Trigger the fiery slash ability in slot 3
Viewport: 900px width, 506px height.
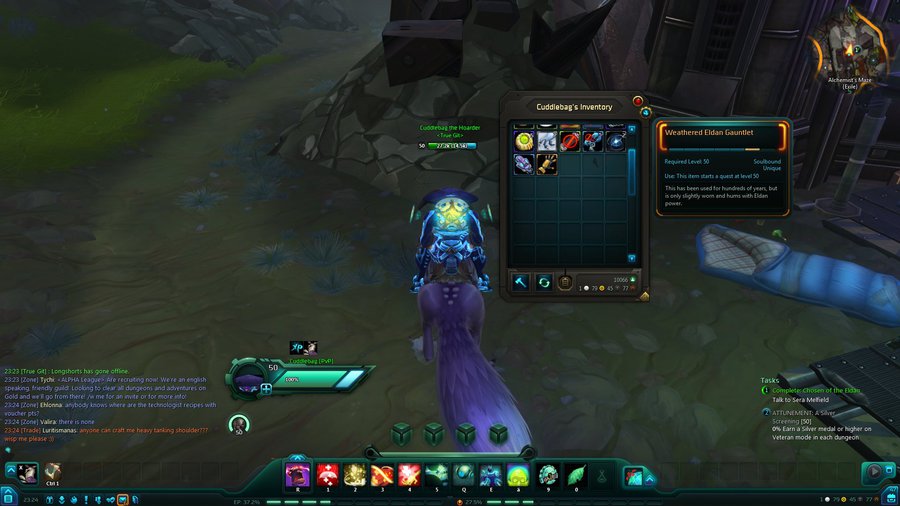pyautogui.click(x=381, y=473)
